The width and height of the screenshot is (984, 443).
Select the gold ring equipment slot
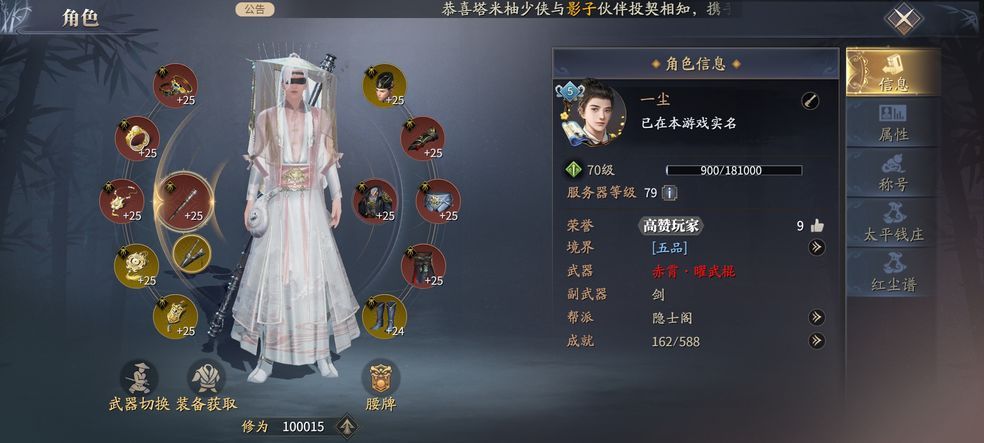coord(137,138)
